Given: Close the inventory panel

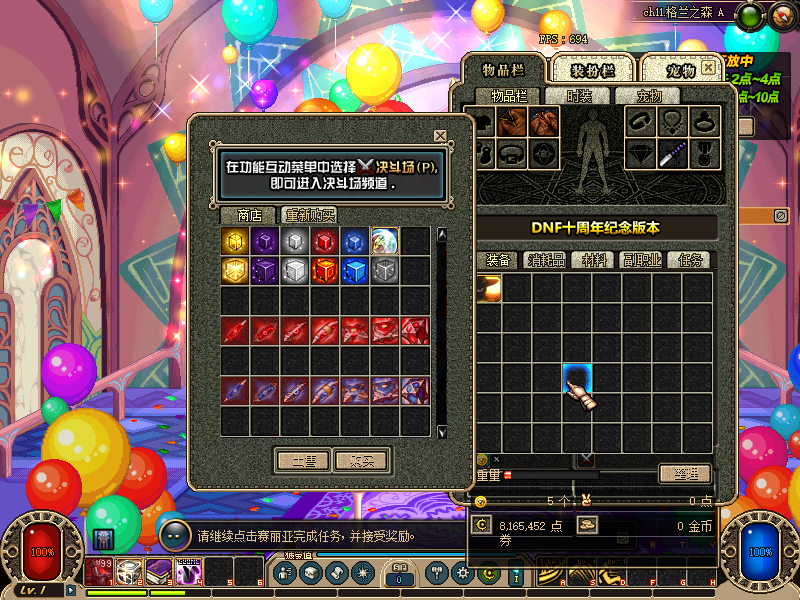Looking at the screenshot, I should coord(708,68).
